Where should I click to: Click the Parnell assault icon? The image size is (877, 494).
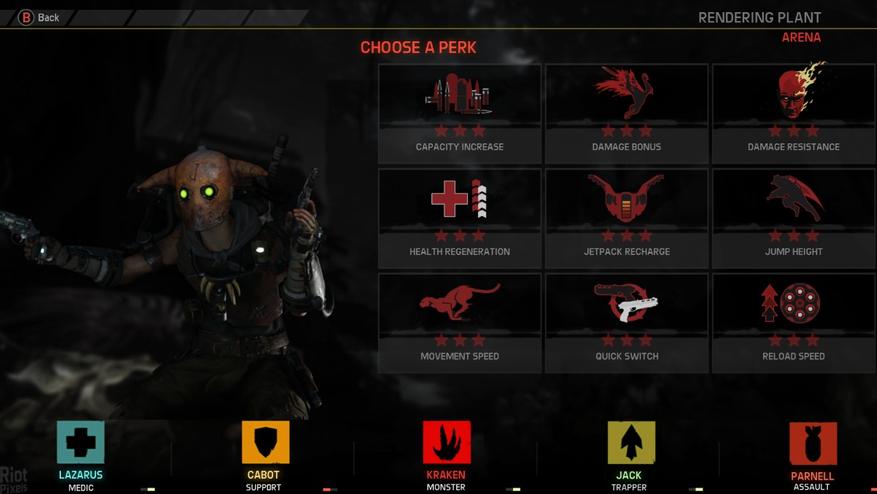[812, 444]
